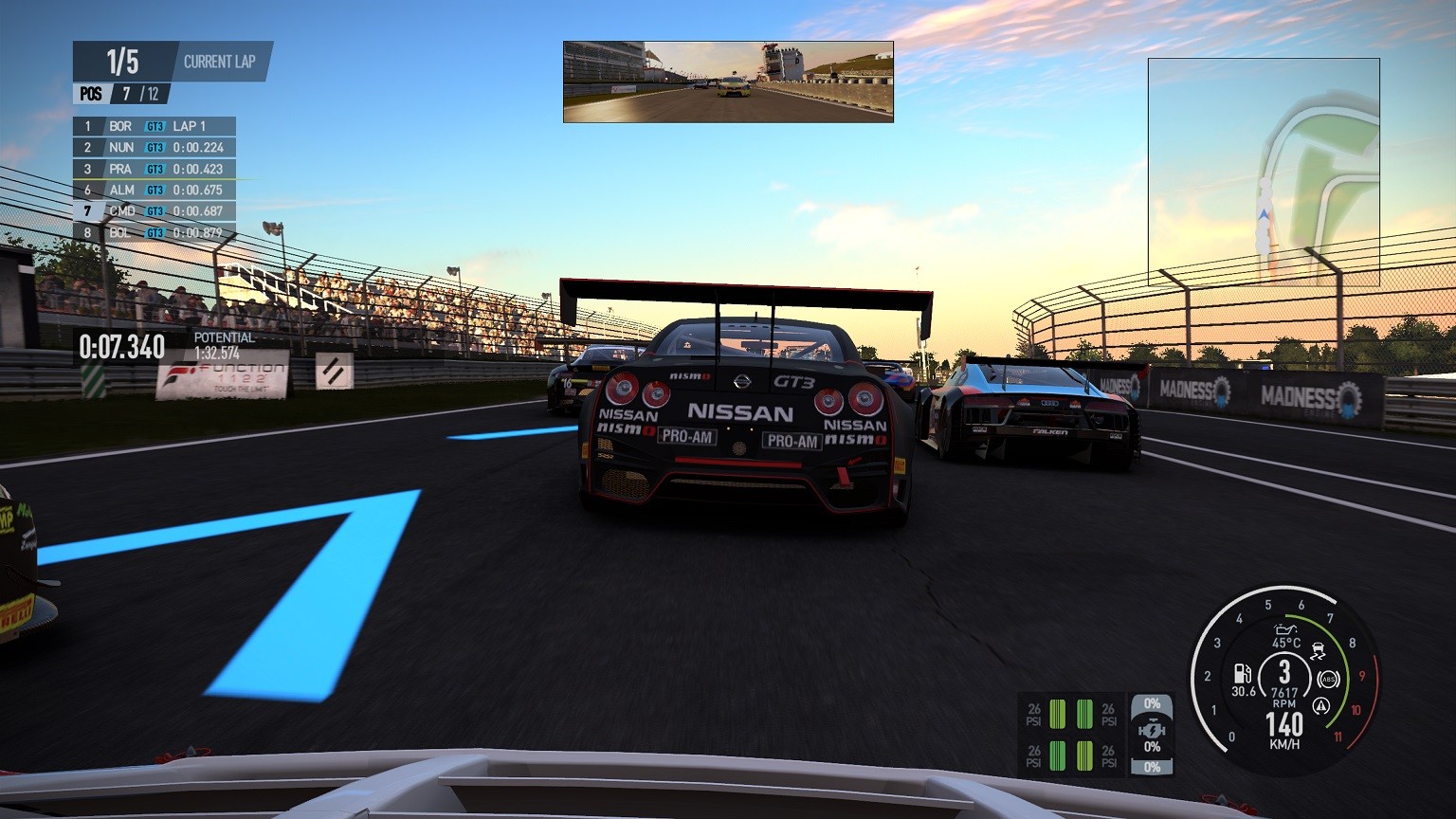Select the oil temperature icon
Viewport: 1456px width, 819px height.
(1285, 628)
